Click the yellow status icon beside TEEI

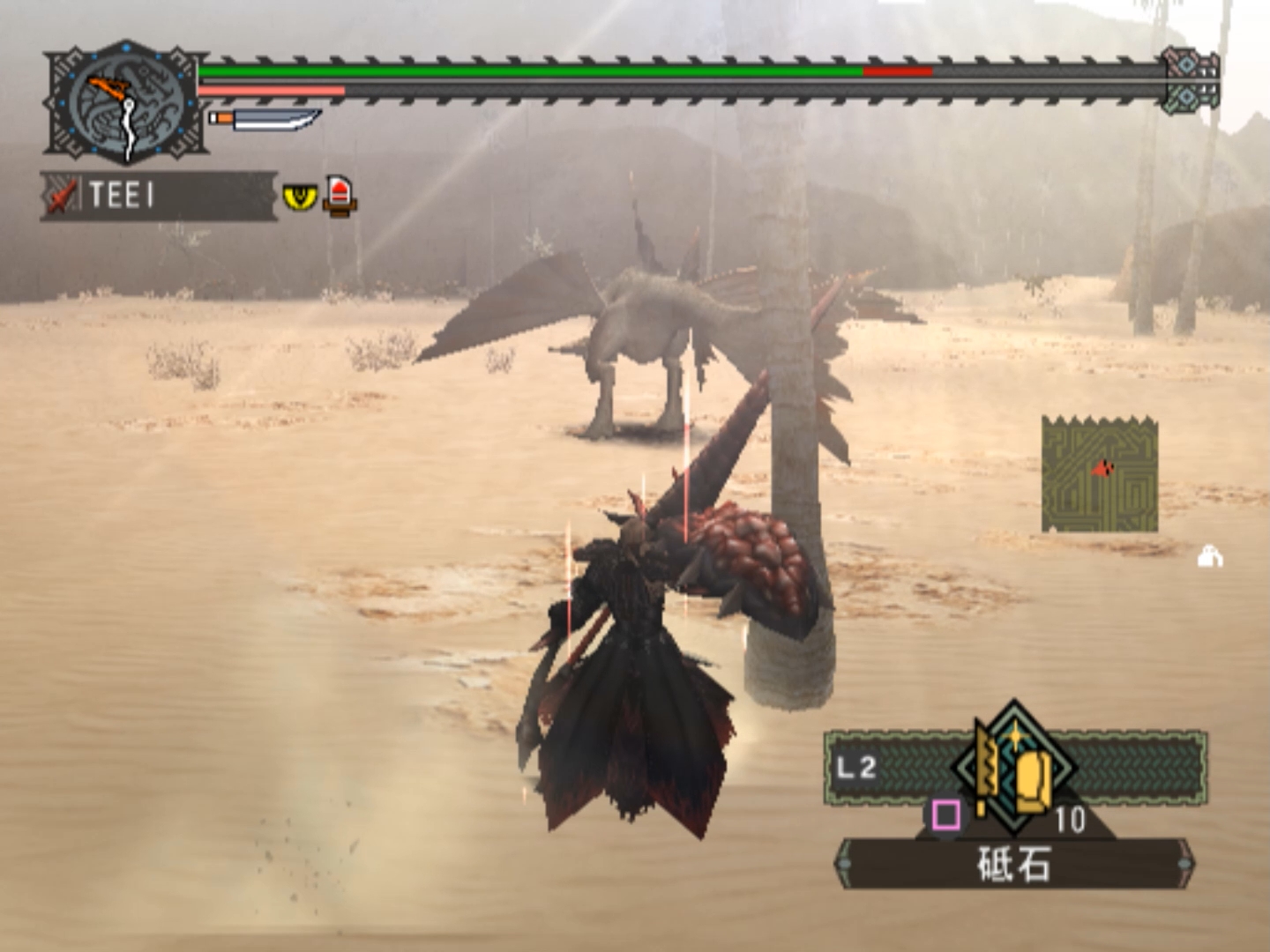300,196
